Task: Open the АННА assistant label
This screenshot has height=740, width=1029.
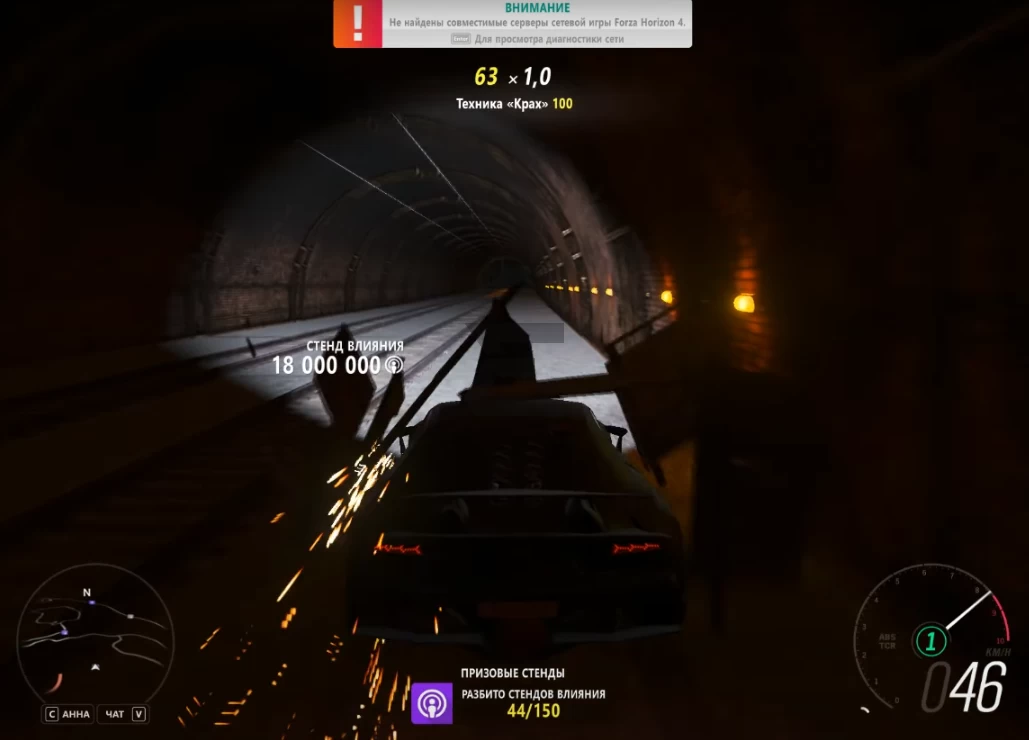Action: (x=75, y=714)
